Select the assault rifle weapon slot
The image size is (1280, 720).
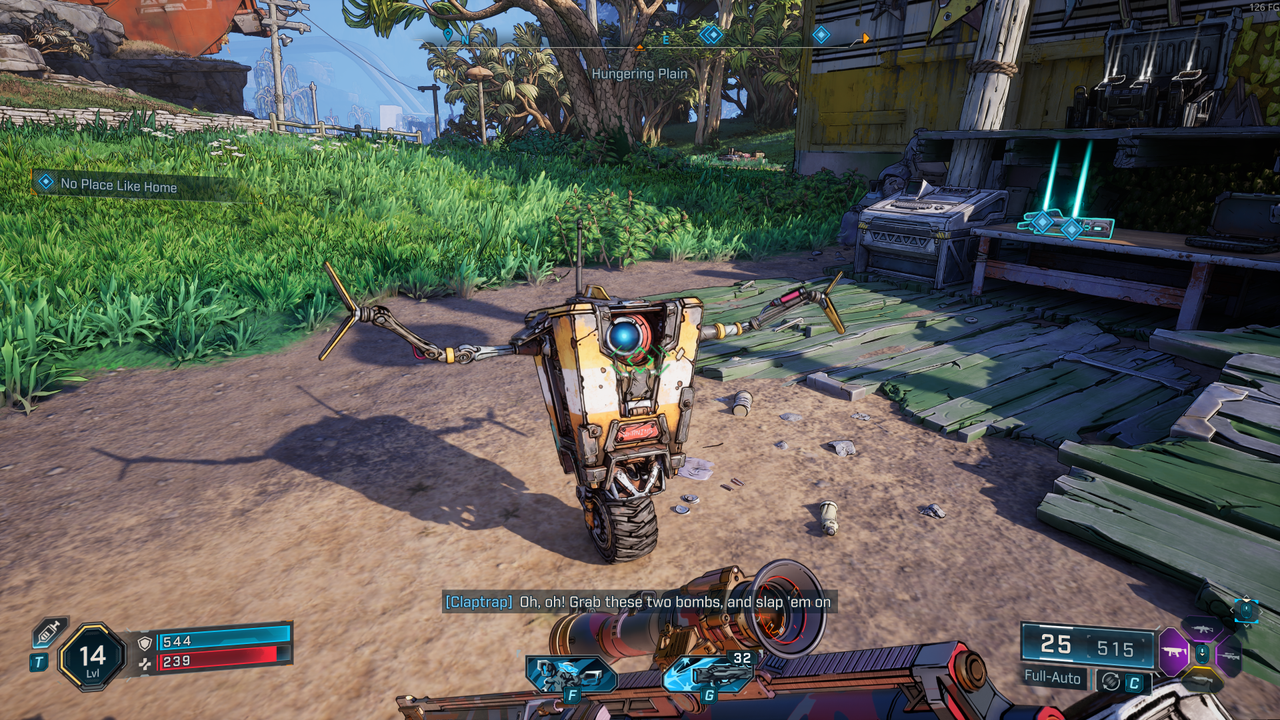(1203, 629)
